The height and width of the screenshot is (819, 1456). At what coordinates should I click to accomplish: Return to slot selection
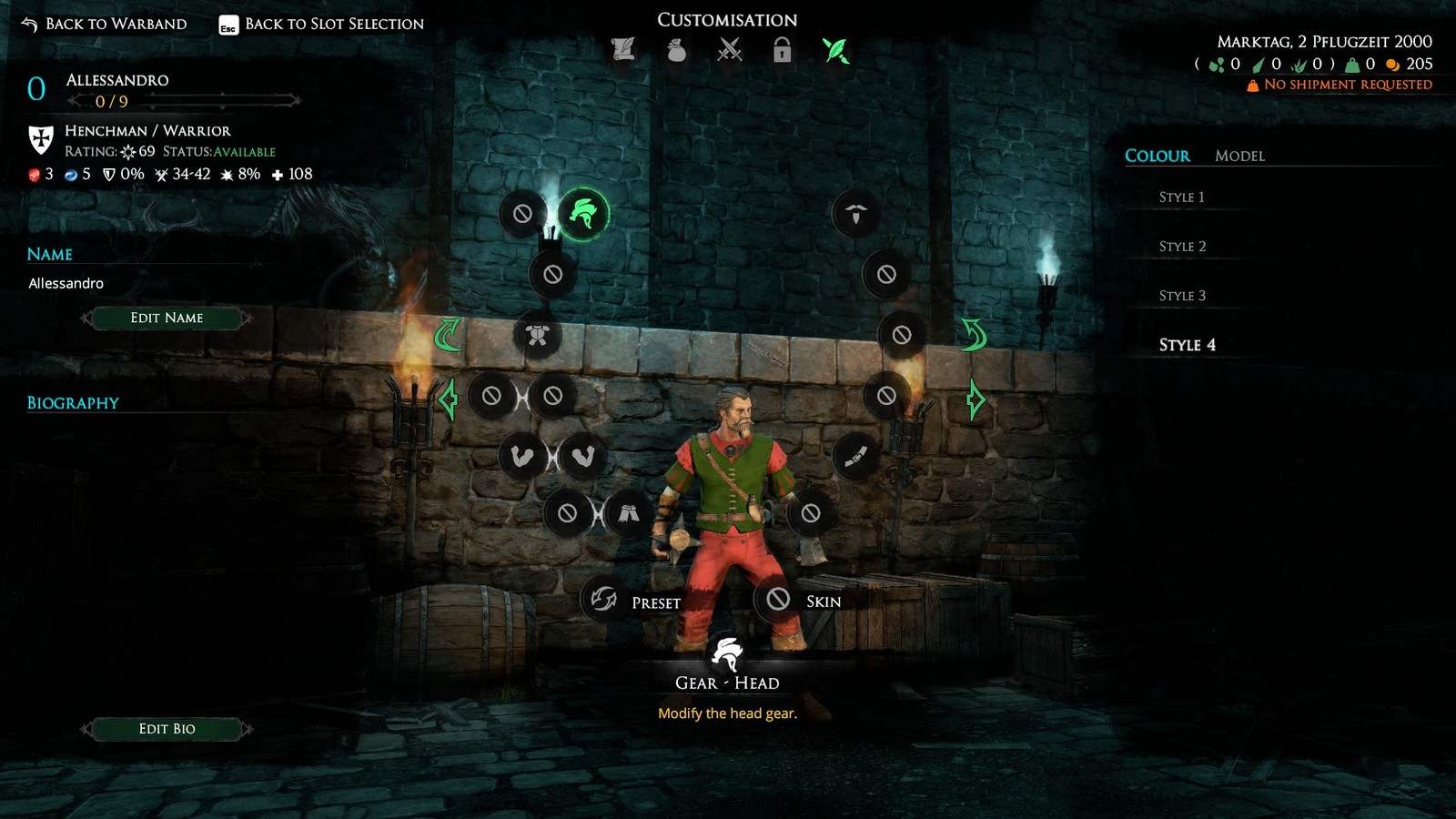point(321,24)
